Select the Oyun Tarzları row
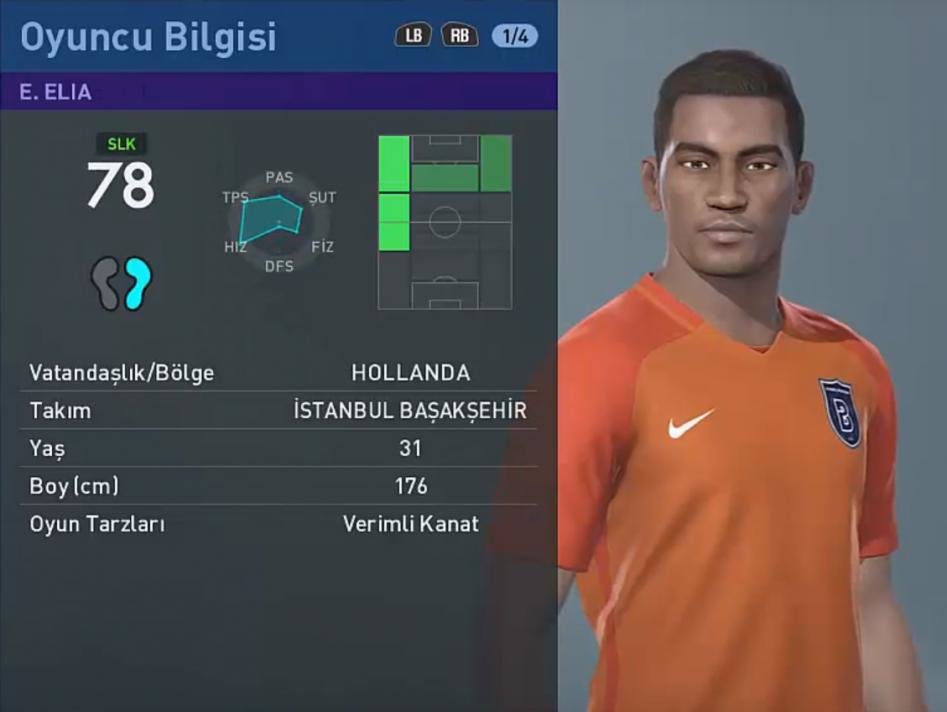The image size is (947, 712). pos(278,523)
